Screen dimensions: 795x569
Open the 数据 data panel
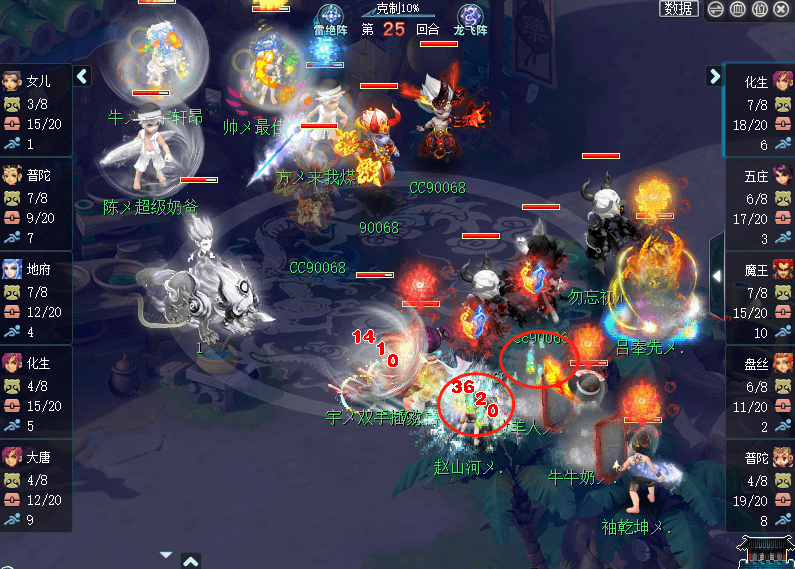click(x=679, y=9)
